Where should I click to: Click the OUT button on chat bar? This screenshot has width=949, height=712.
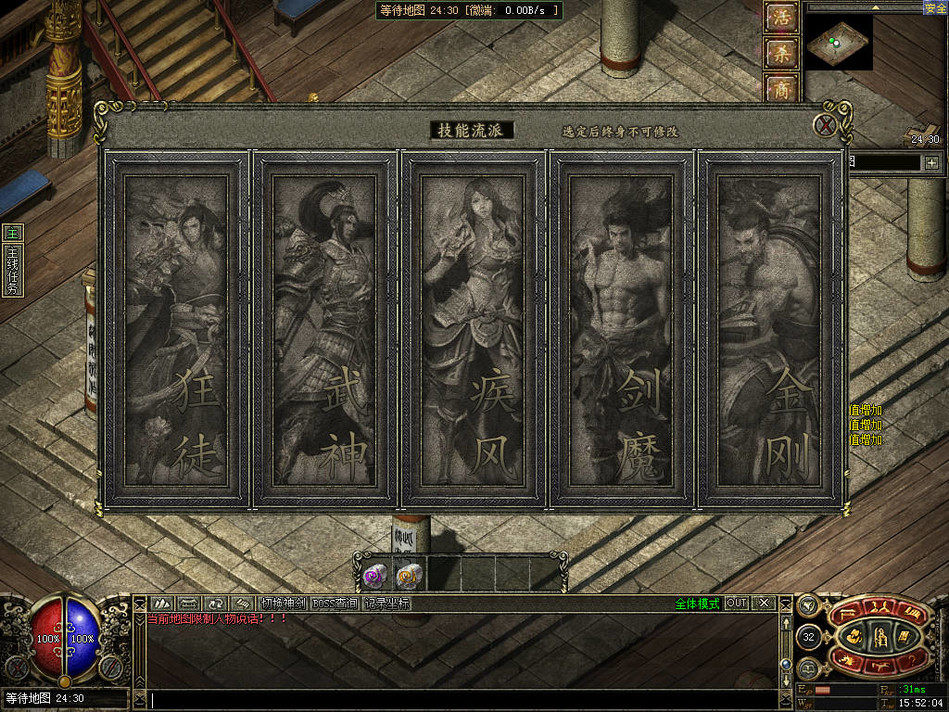[737, 603]
